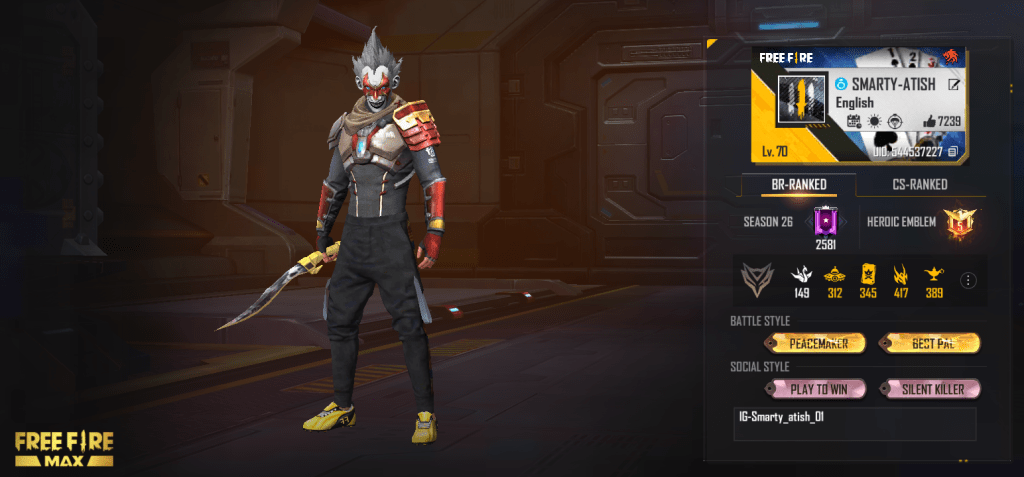This screenshot has height=477, width=1024.
Task: Select the BR-RANKED tab
Action: (x=798, y=184)
